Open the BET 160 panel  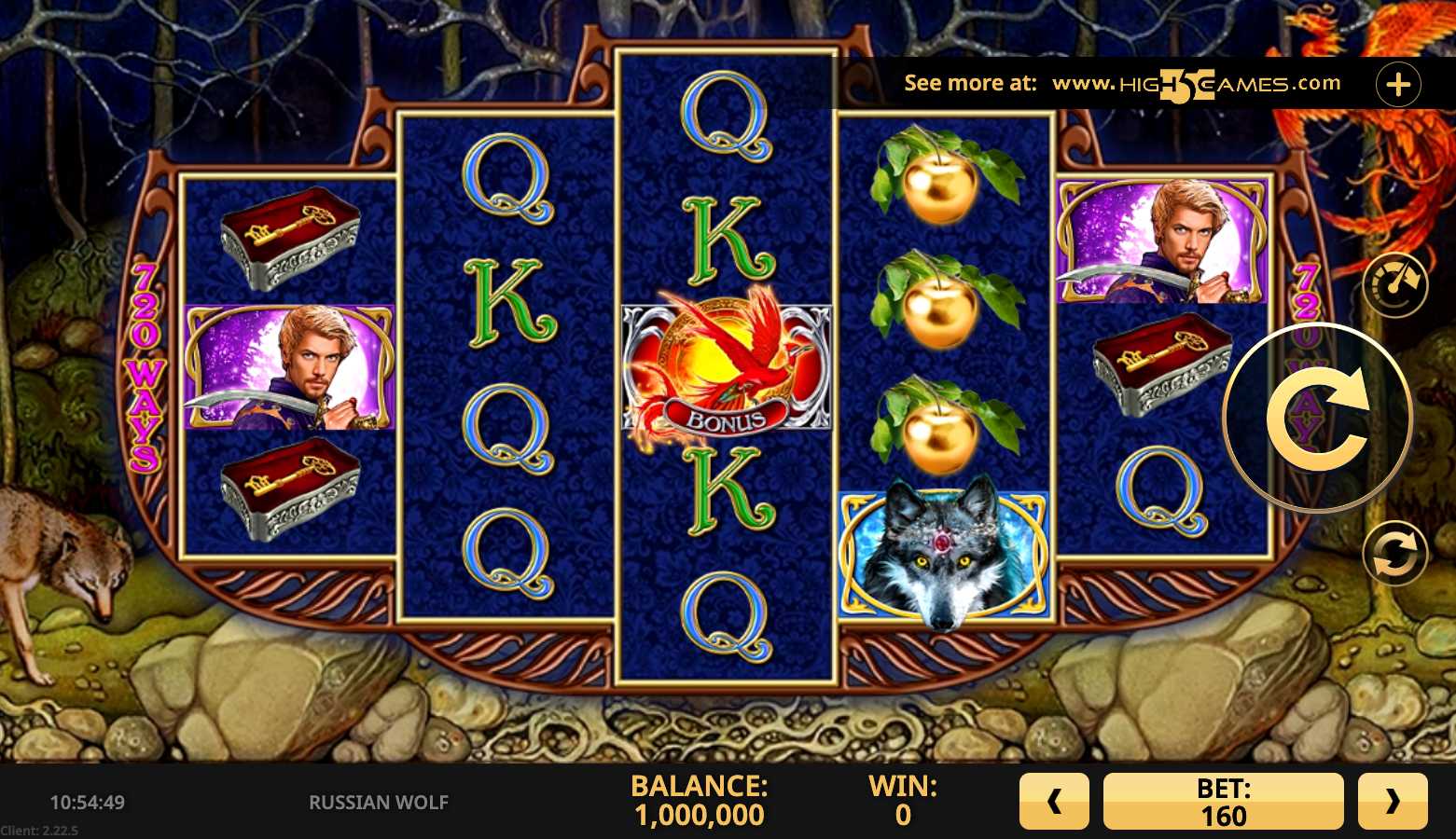point(1223,801)
